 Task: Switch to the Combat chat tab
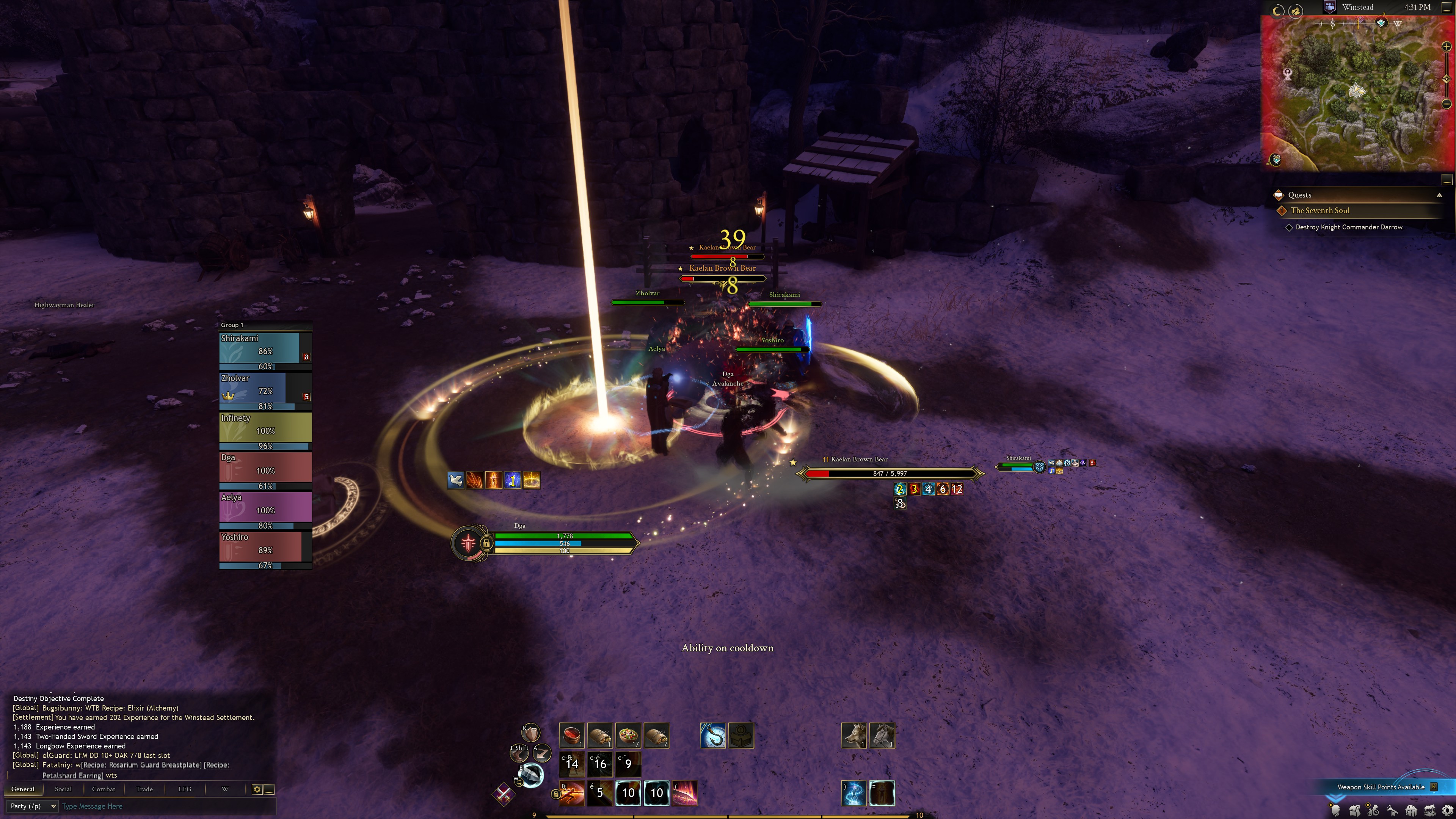tap(104, 789)
